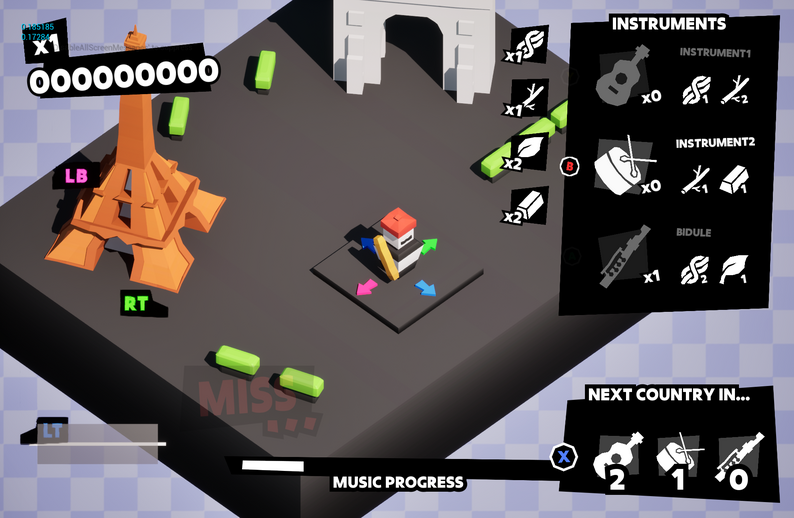Select the ingot resource icon showing x2
Viewport: 794px width, 518px height.
pos(533,205)
